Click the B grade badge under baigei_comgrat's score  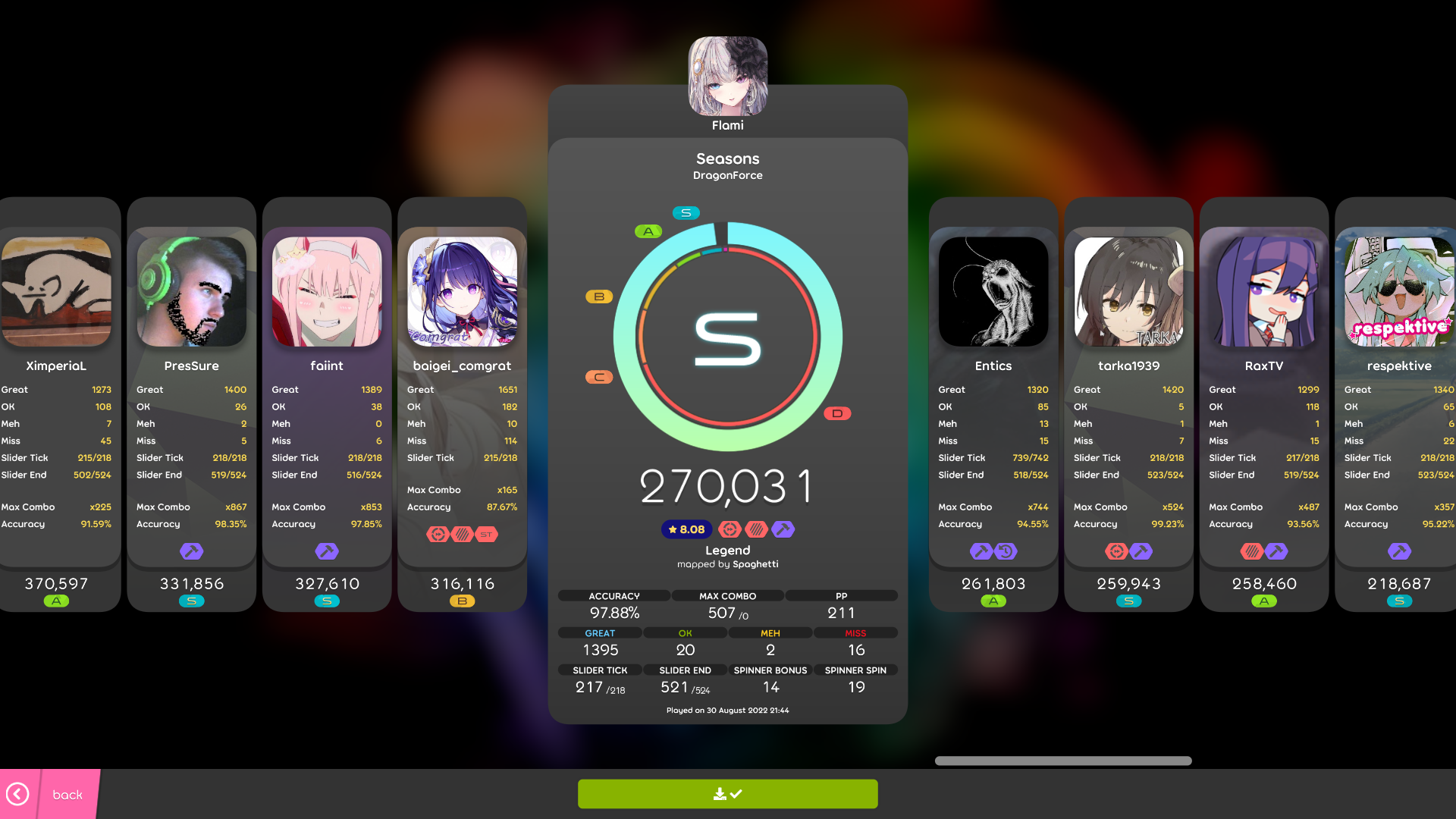pyautogui.click(x=462, y=601)
